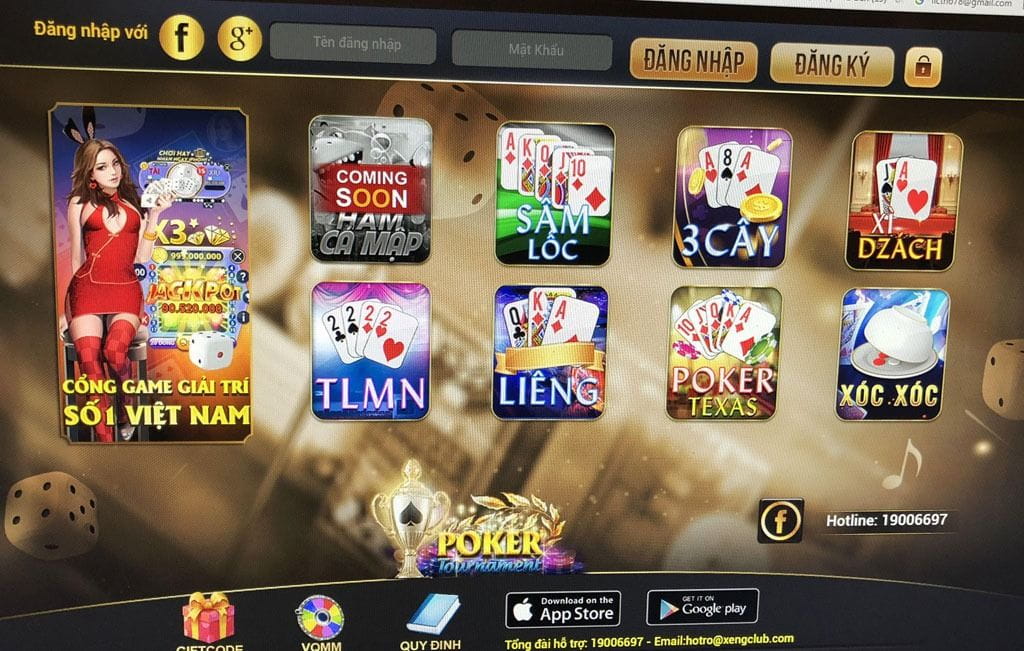Click the ĐĂNG NHẬP login button
1024x651 pixels.
(x=693, y=61)
